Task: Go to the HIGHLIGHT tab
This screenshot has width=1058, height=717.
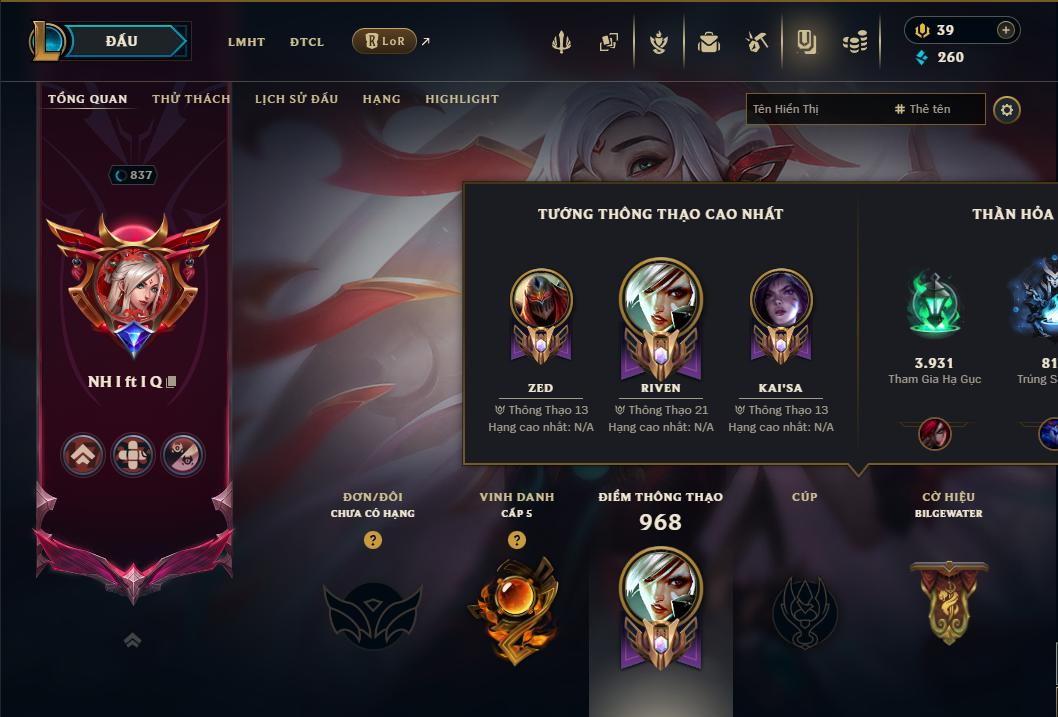Action: [x=462, y=99]
